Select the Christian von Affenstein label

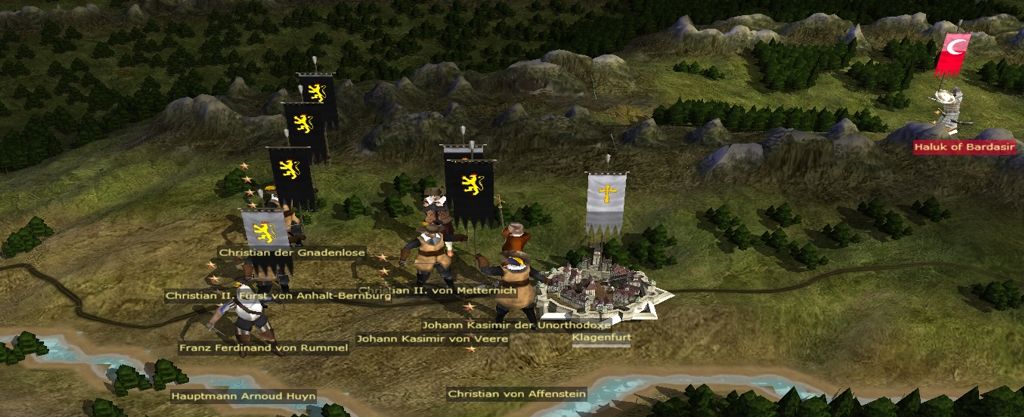[x=516, y=394]
